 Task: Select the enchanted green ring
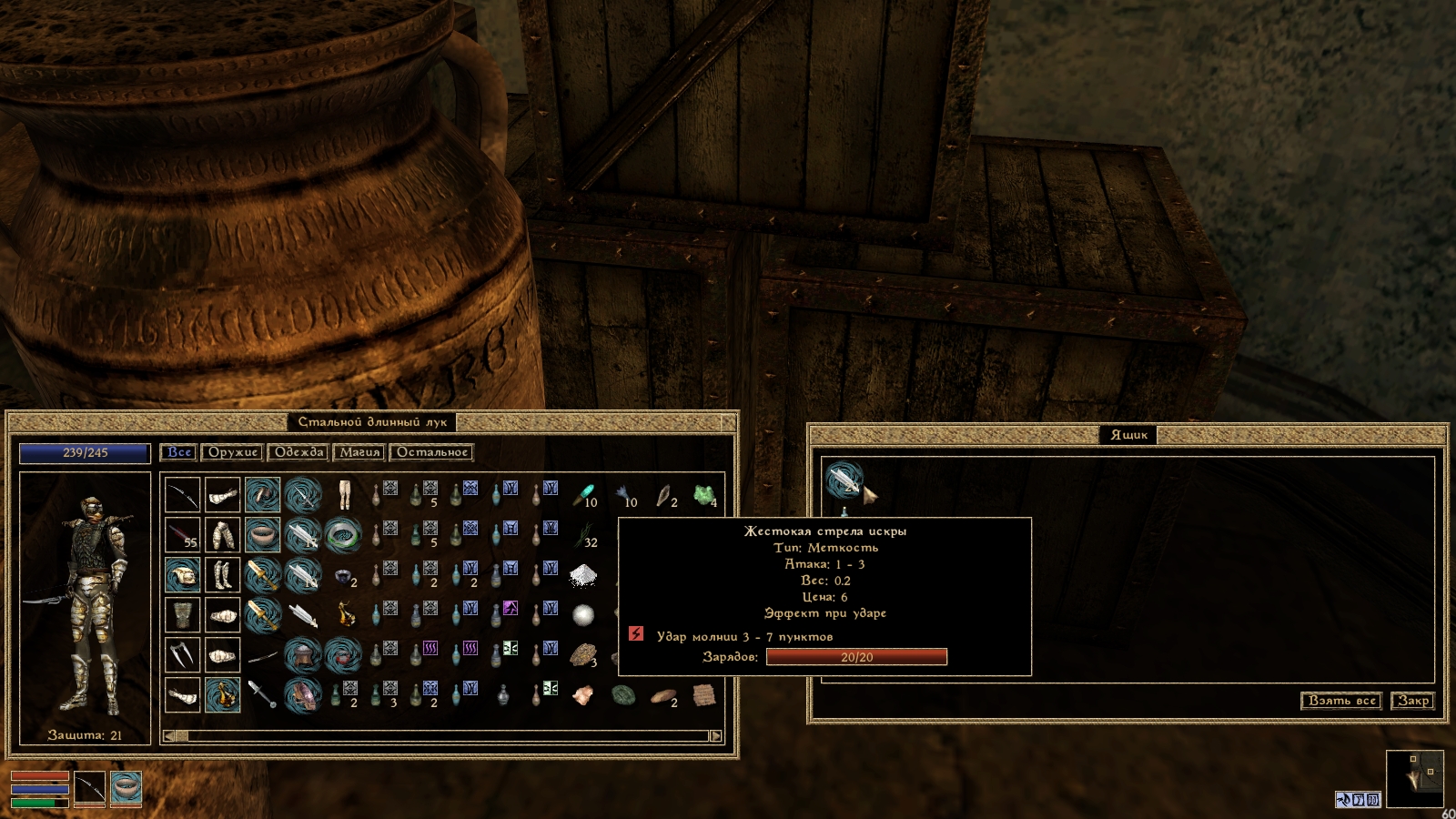[343, 535]
